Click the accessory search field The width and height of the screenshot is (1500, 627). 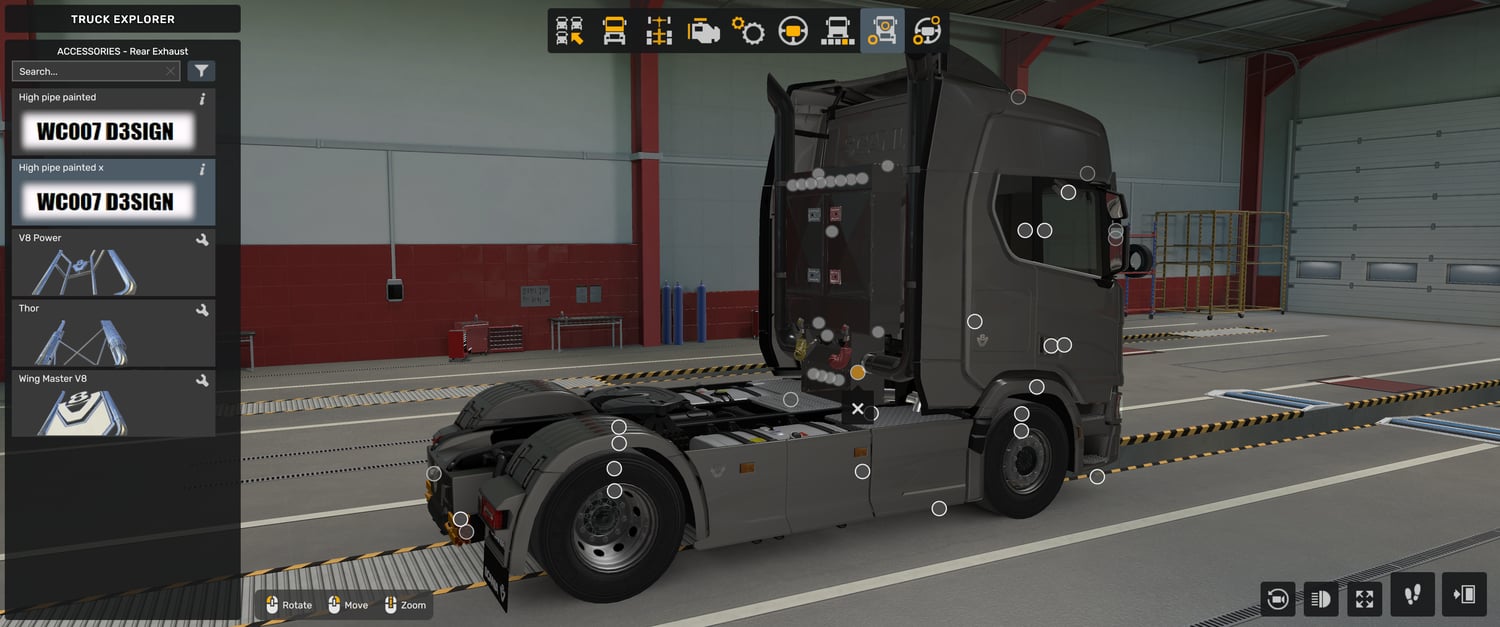88,71
